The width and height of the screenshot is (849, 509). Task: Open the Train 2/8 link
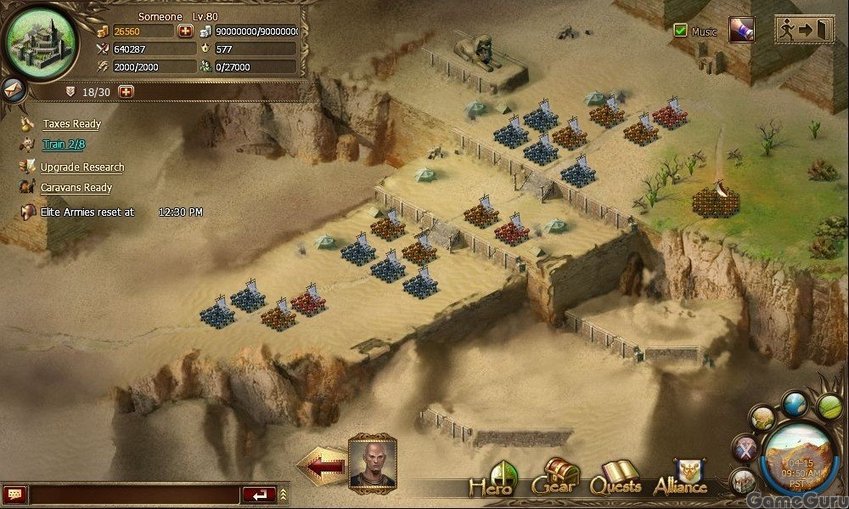[x=63, y=146]
